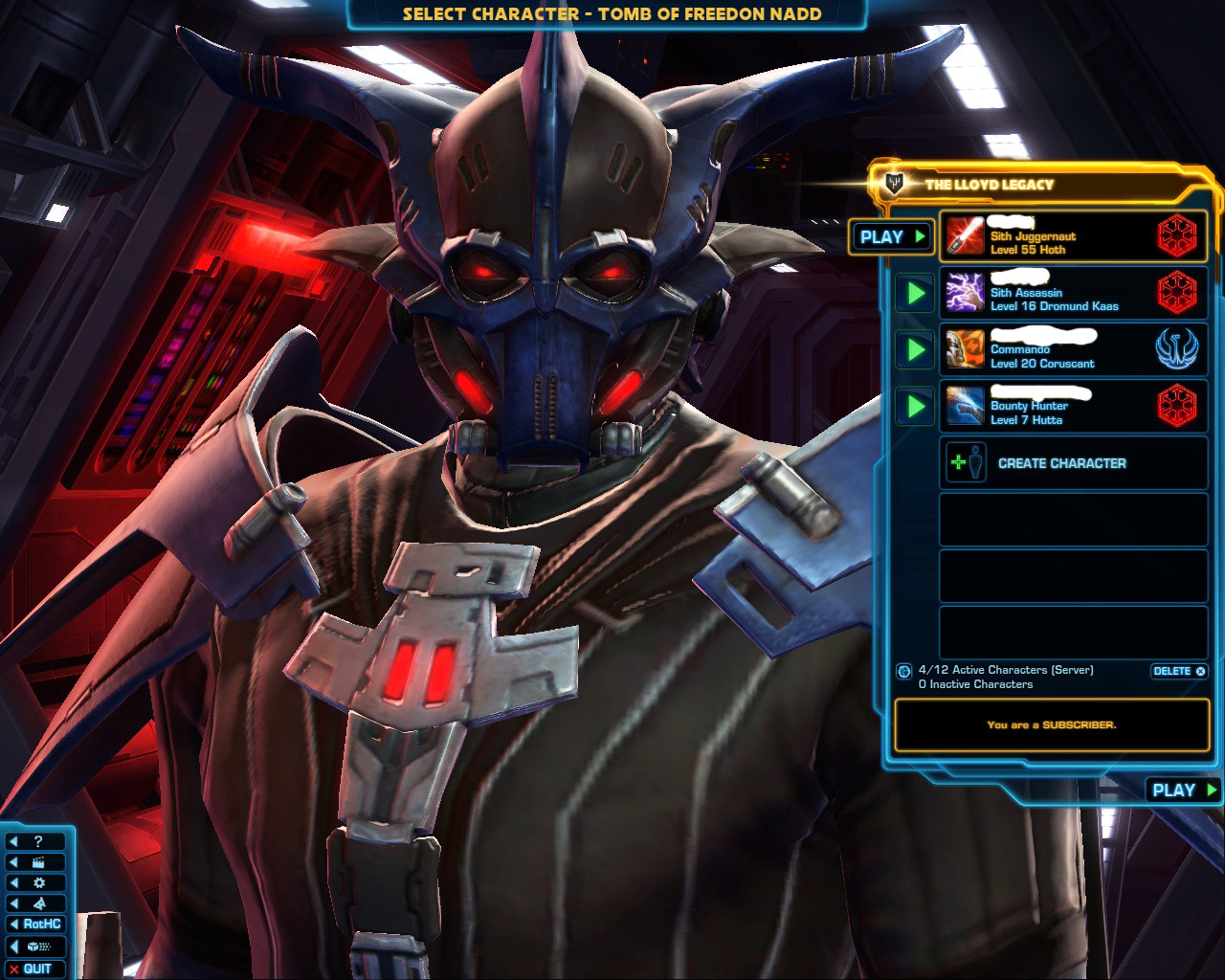Click the Bounty Hunter character portrait

[x=966, y=406]
